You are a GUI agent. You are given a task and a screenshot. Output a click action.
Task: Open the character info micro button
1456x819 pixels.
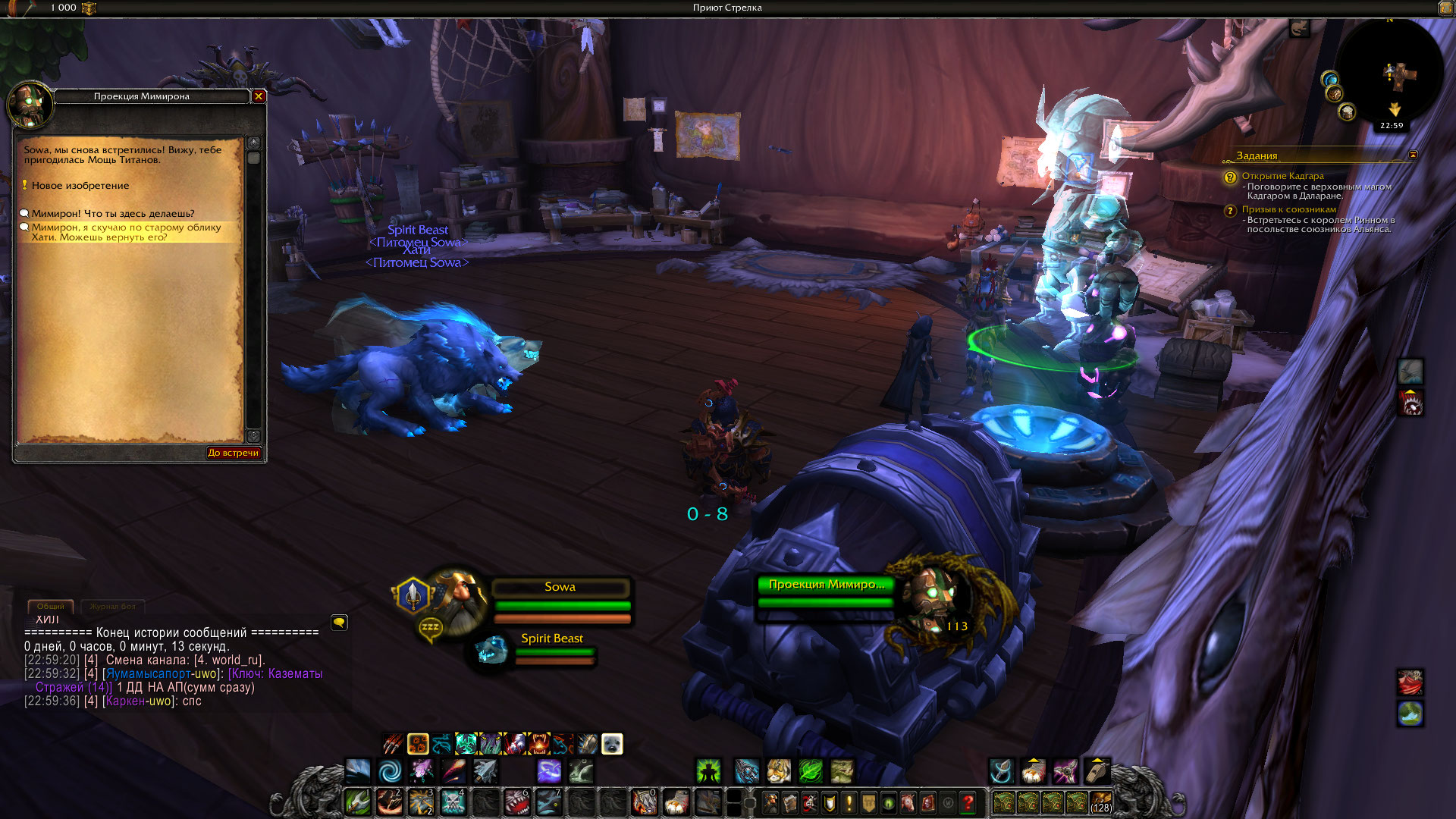click(770, 802)
